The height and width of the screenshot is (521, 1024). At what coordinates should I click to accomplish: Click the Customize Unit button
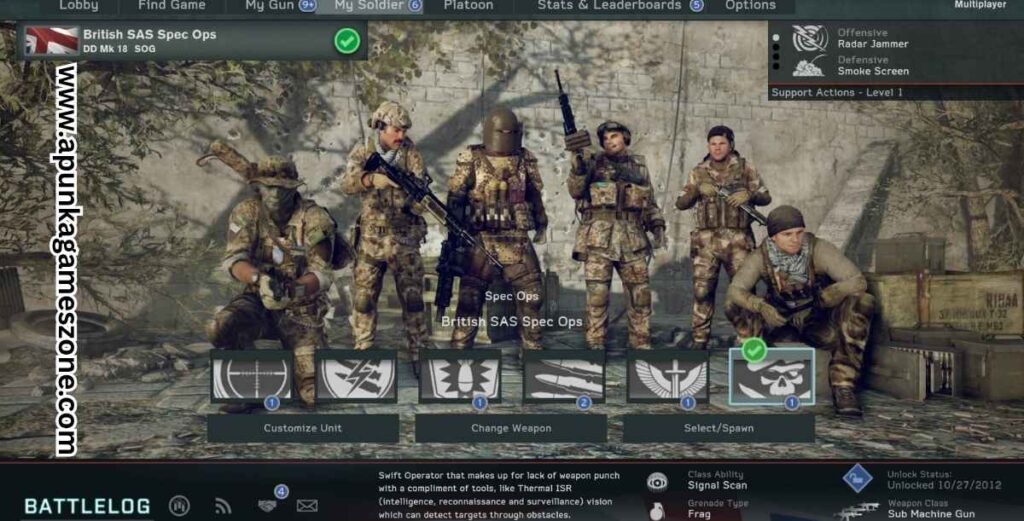coord(303,428)
